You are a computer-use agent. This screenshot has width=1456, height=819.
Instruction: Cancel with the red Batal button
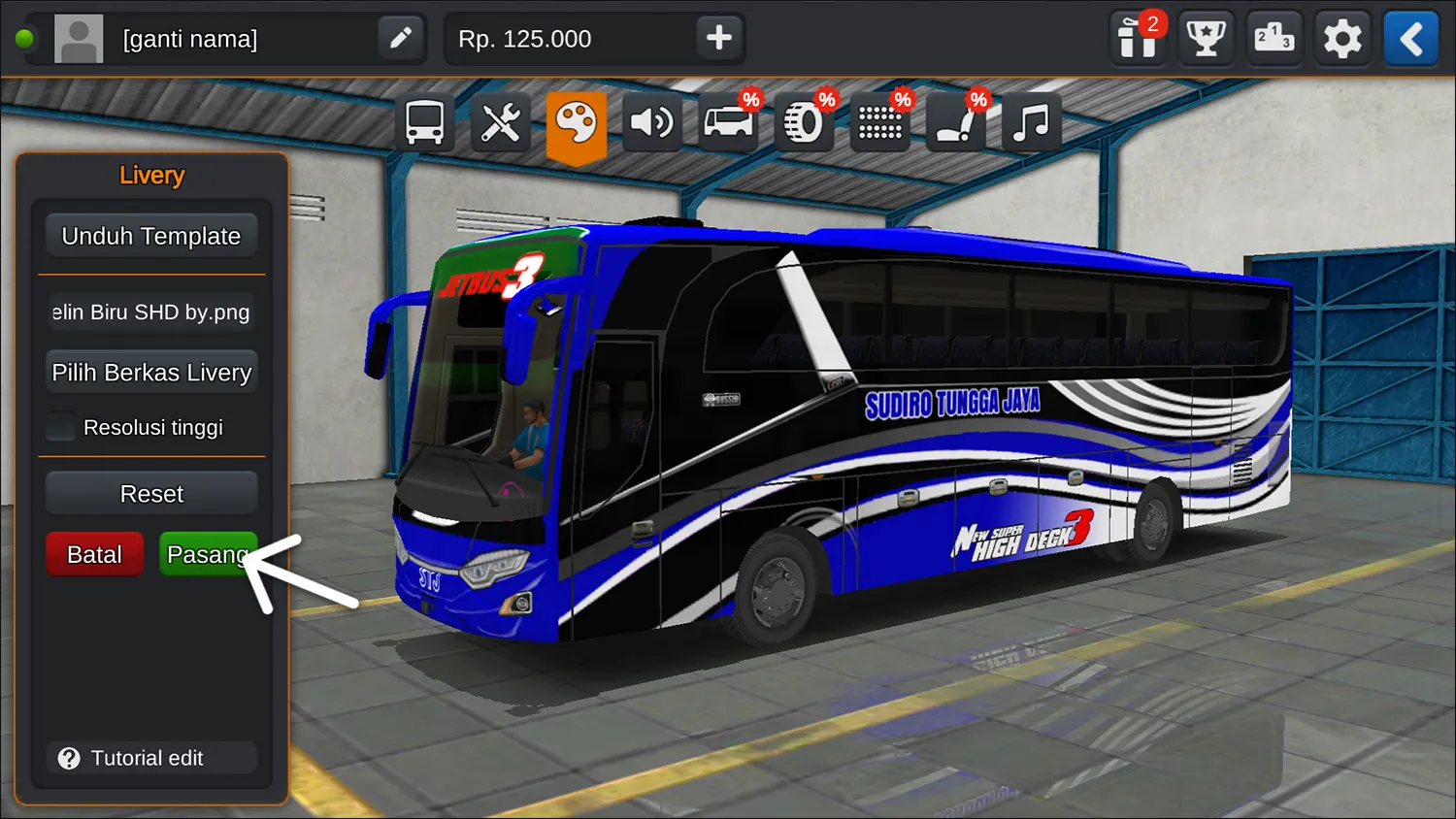coord(94,554)
